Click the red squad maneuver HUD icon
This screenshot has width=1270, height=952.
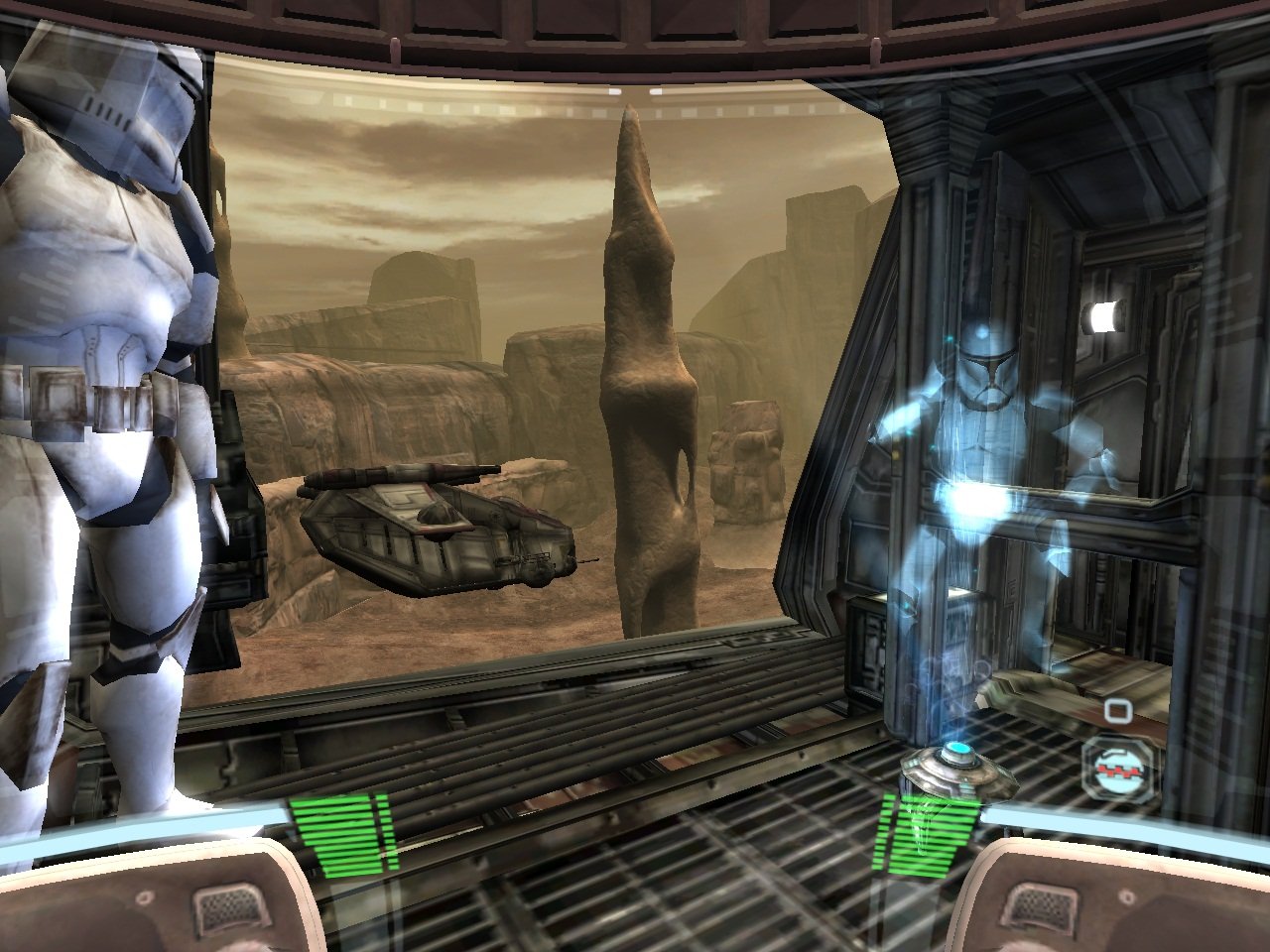click(1117, 772)
